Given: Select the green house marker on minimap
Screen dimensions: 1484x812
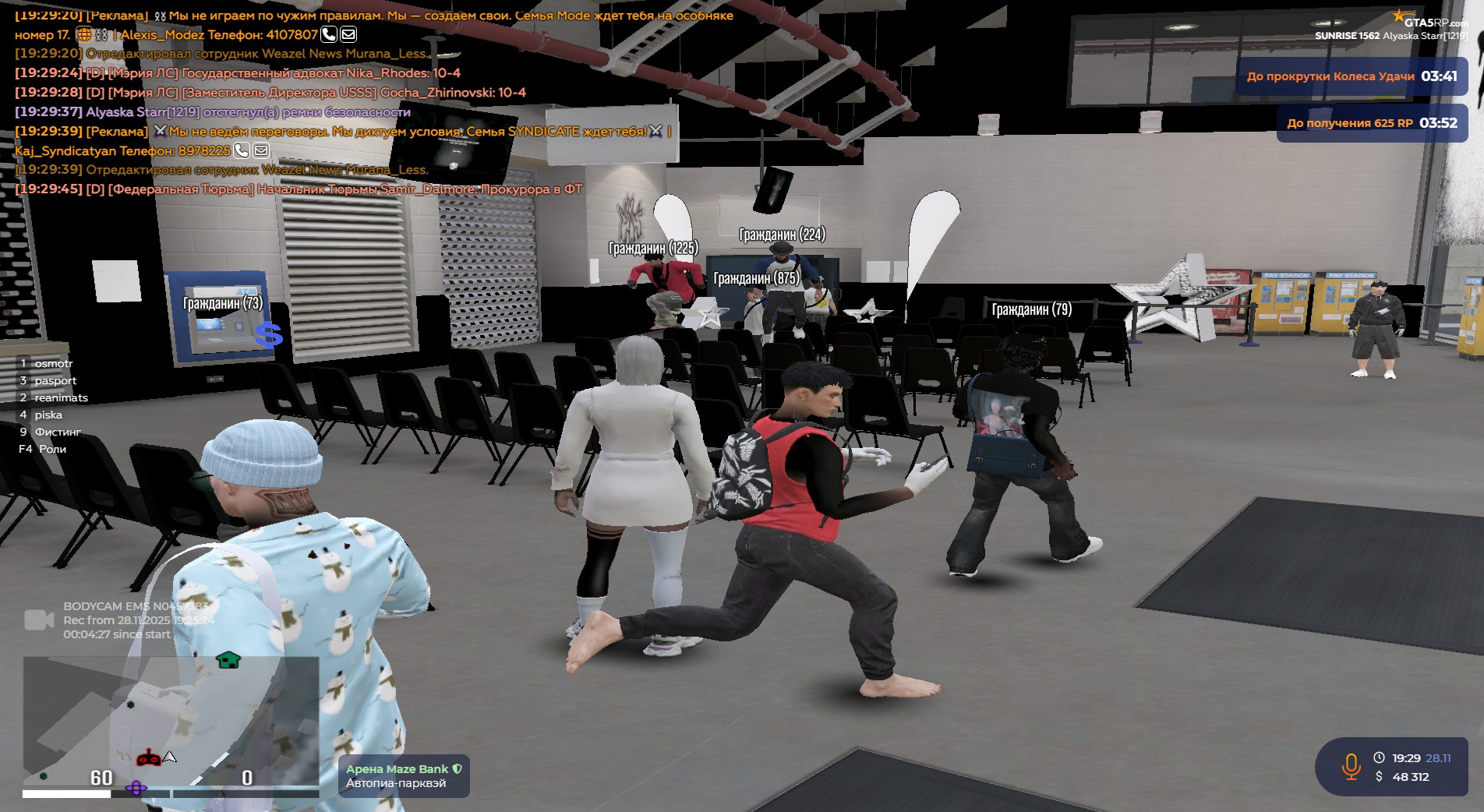Looking at the screenshot, I should pos(228,660).
